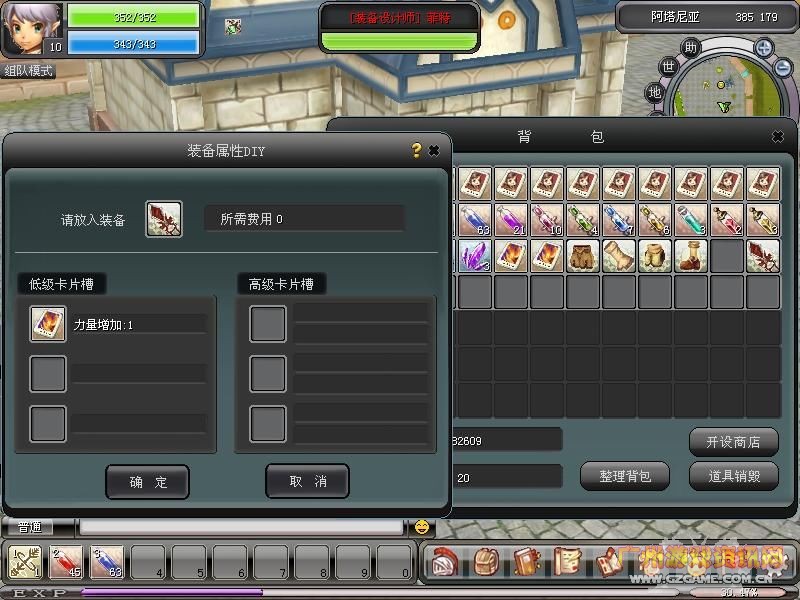Close the 装备属性DIY window

[x=434, y=151]
